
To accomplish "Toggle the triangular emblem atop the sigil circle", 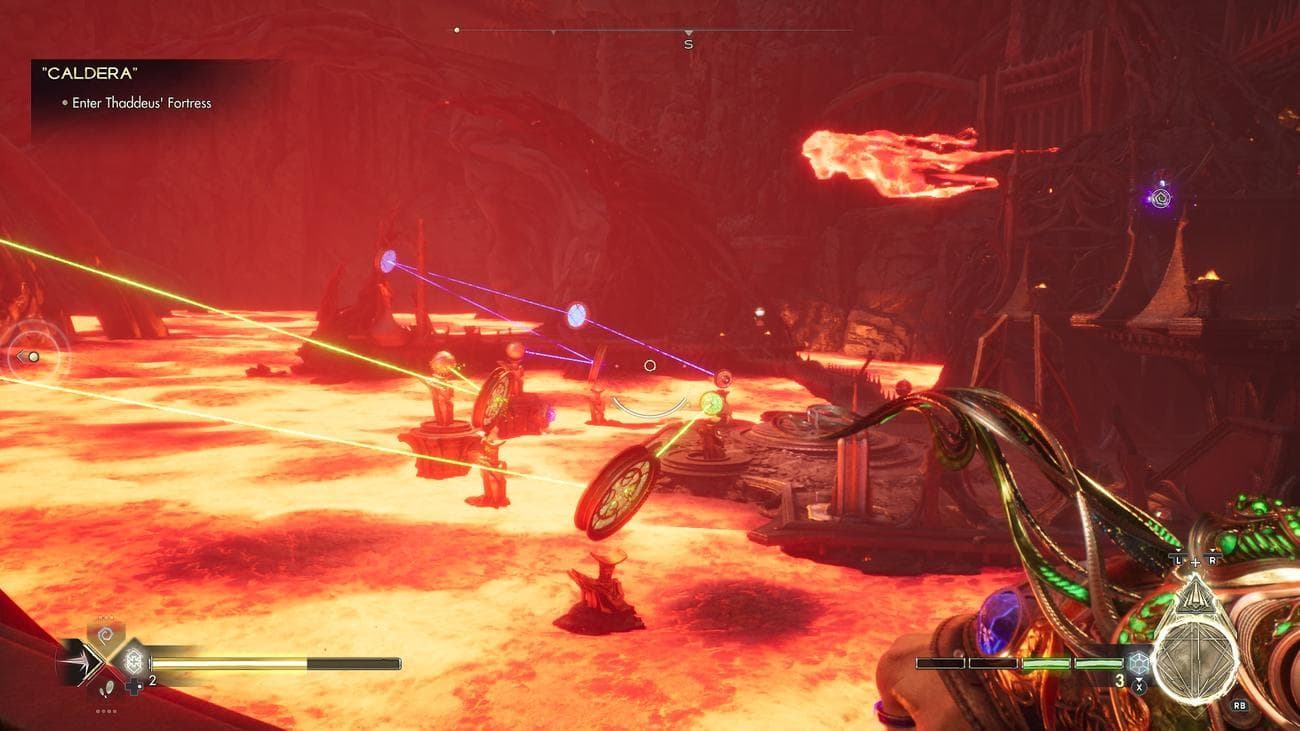I will coord(1195,595).
